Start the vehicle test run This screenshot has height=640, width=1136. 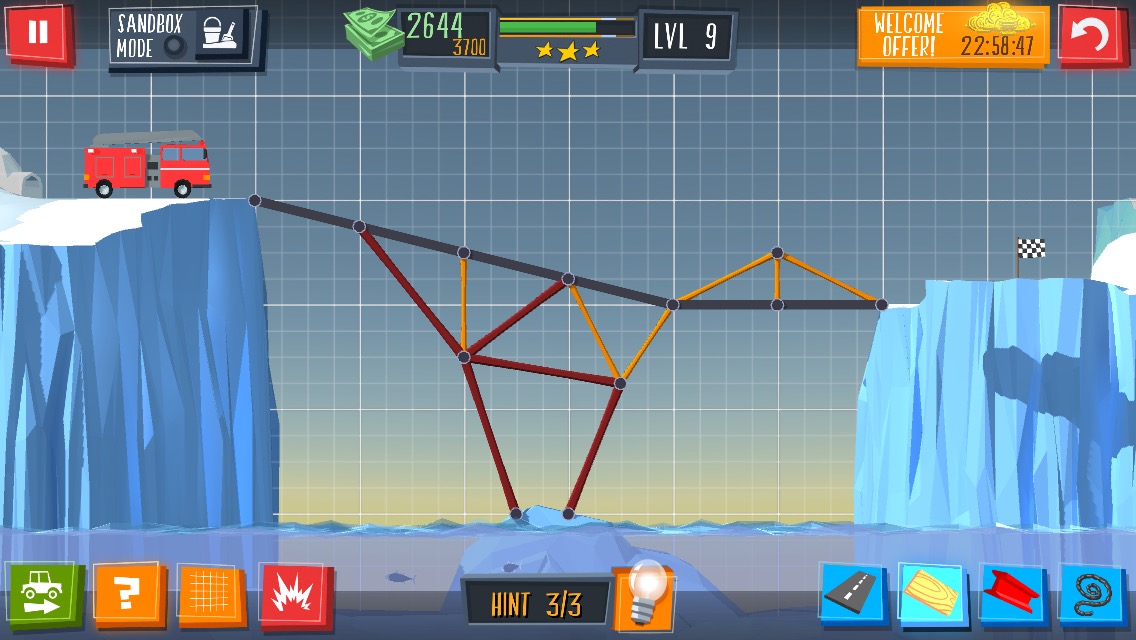coord(44,593)
